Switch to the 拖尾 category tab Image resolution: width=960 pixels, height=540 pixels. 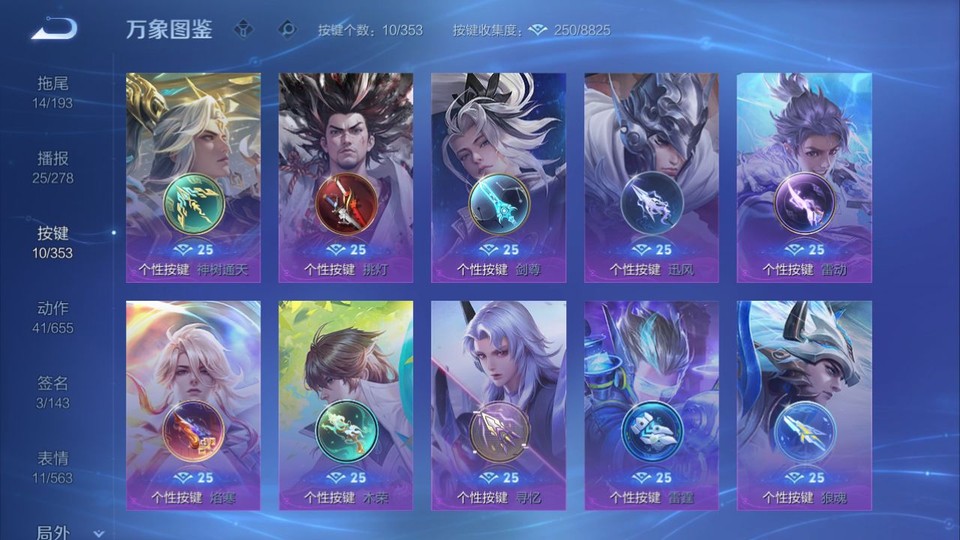point(53,91)
